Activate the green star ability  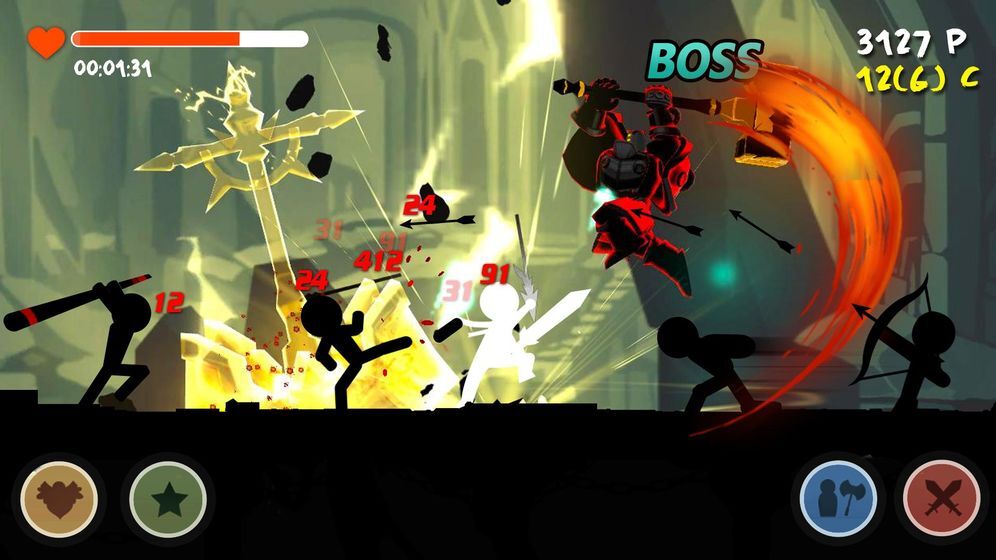(167, 497)
